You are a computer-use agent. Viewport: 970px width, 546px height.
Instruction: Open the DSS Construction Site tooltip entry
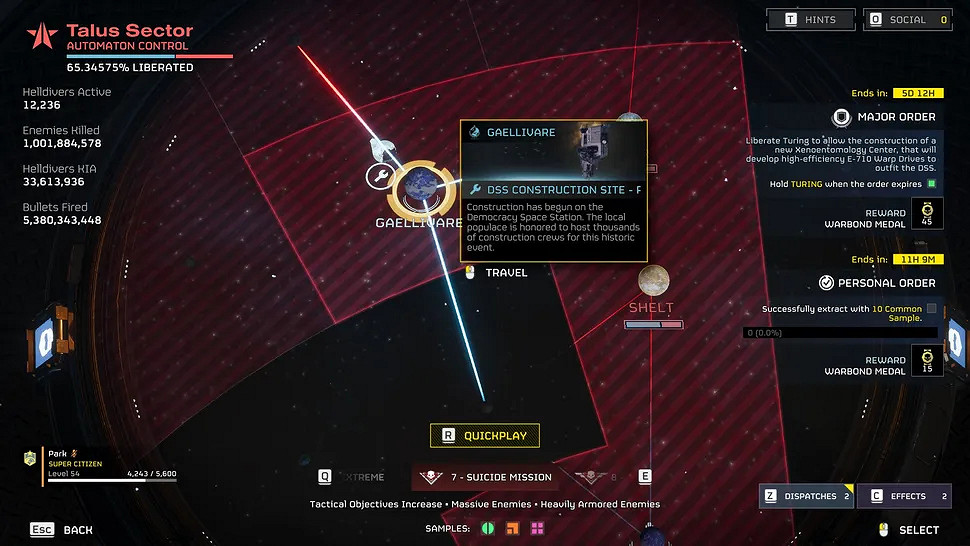[554, 189]
